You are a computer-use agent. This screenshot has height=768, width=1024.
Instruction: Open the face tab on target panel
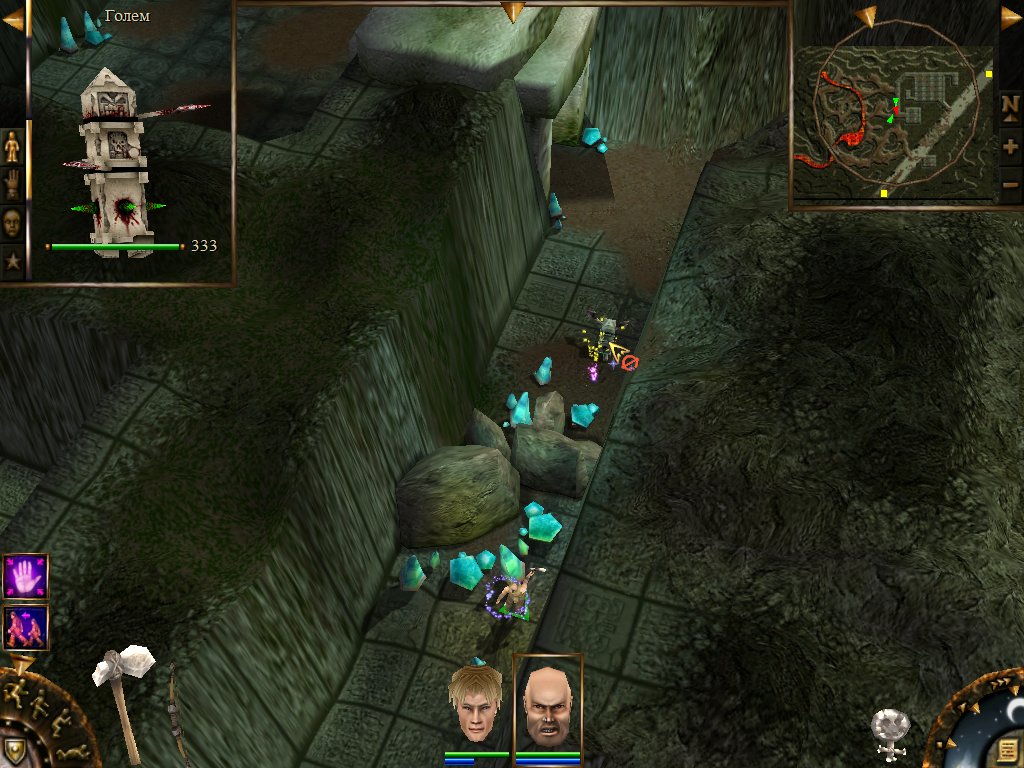[12, 222]
